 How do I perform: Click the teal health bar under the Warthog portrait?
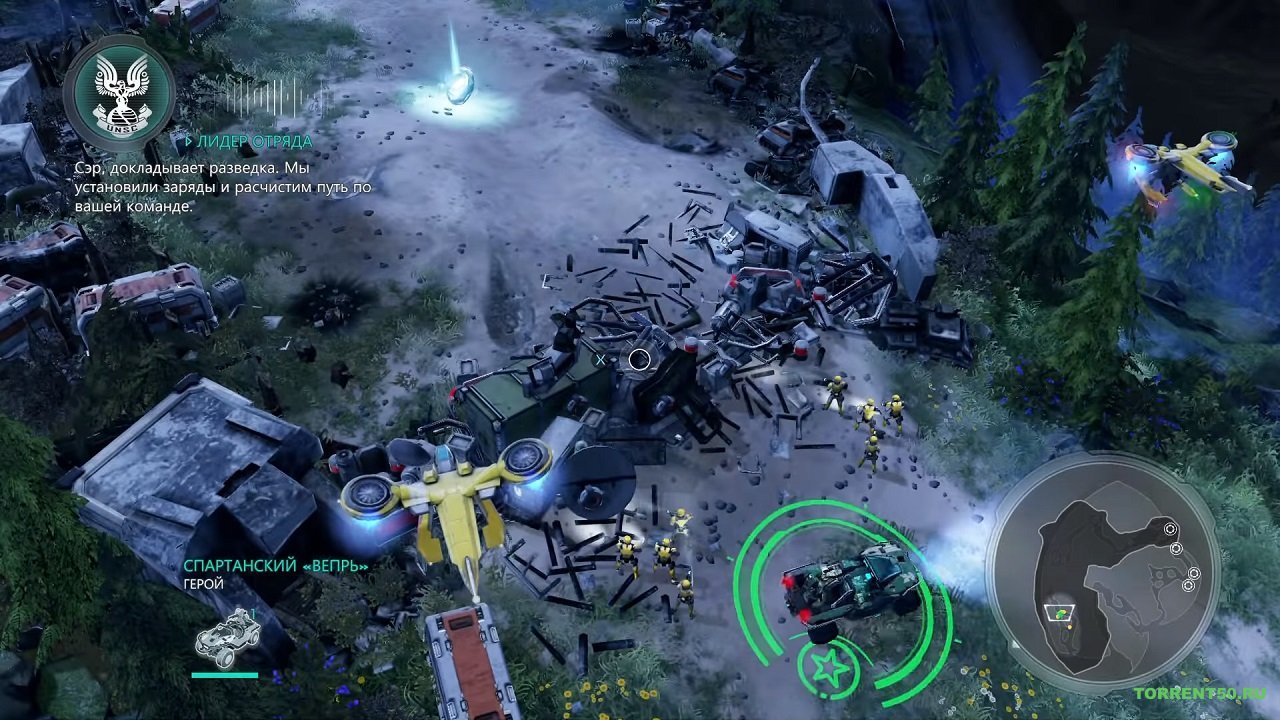click(x=225, y=673)
